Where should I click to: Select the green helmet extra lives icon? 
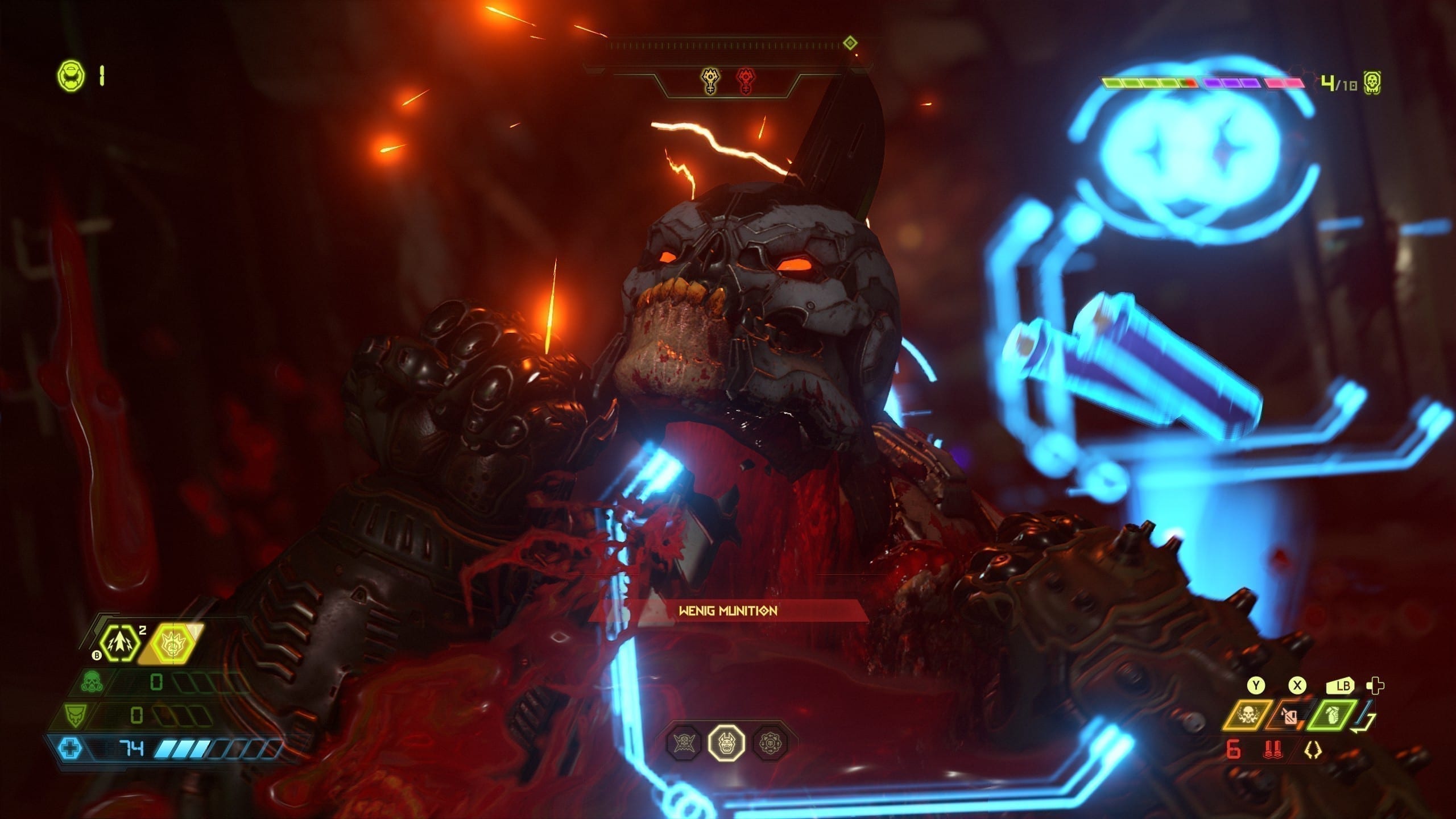(71, 76)
